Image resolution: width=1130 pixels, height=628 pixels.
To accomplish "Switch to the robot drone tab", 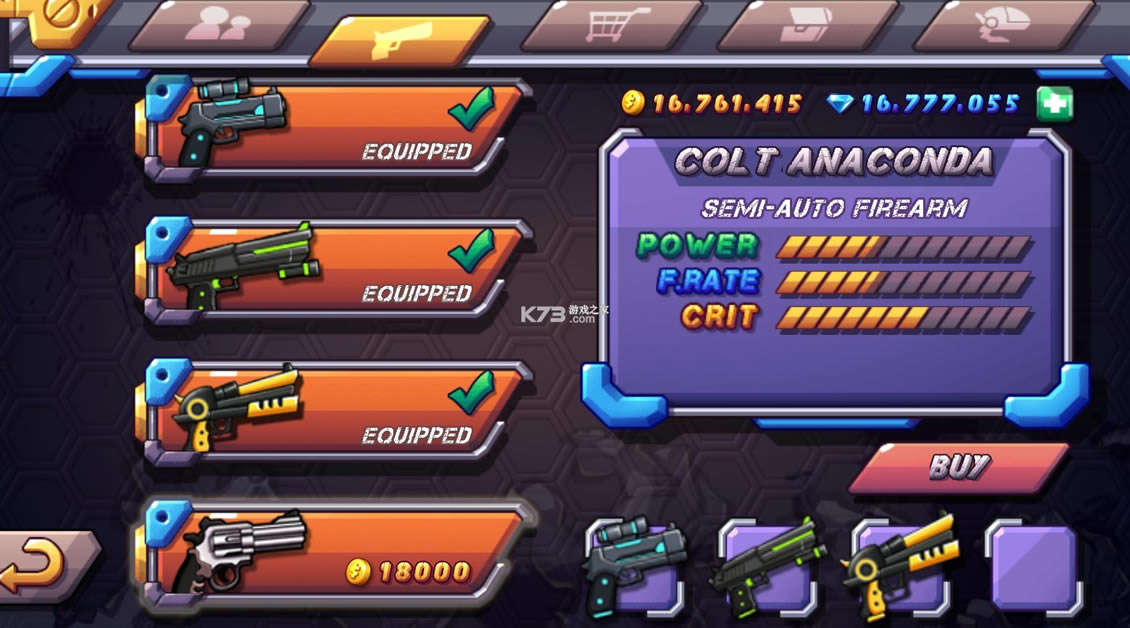I will pyautogui.click(x=1003, y=24).
